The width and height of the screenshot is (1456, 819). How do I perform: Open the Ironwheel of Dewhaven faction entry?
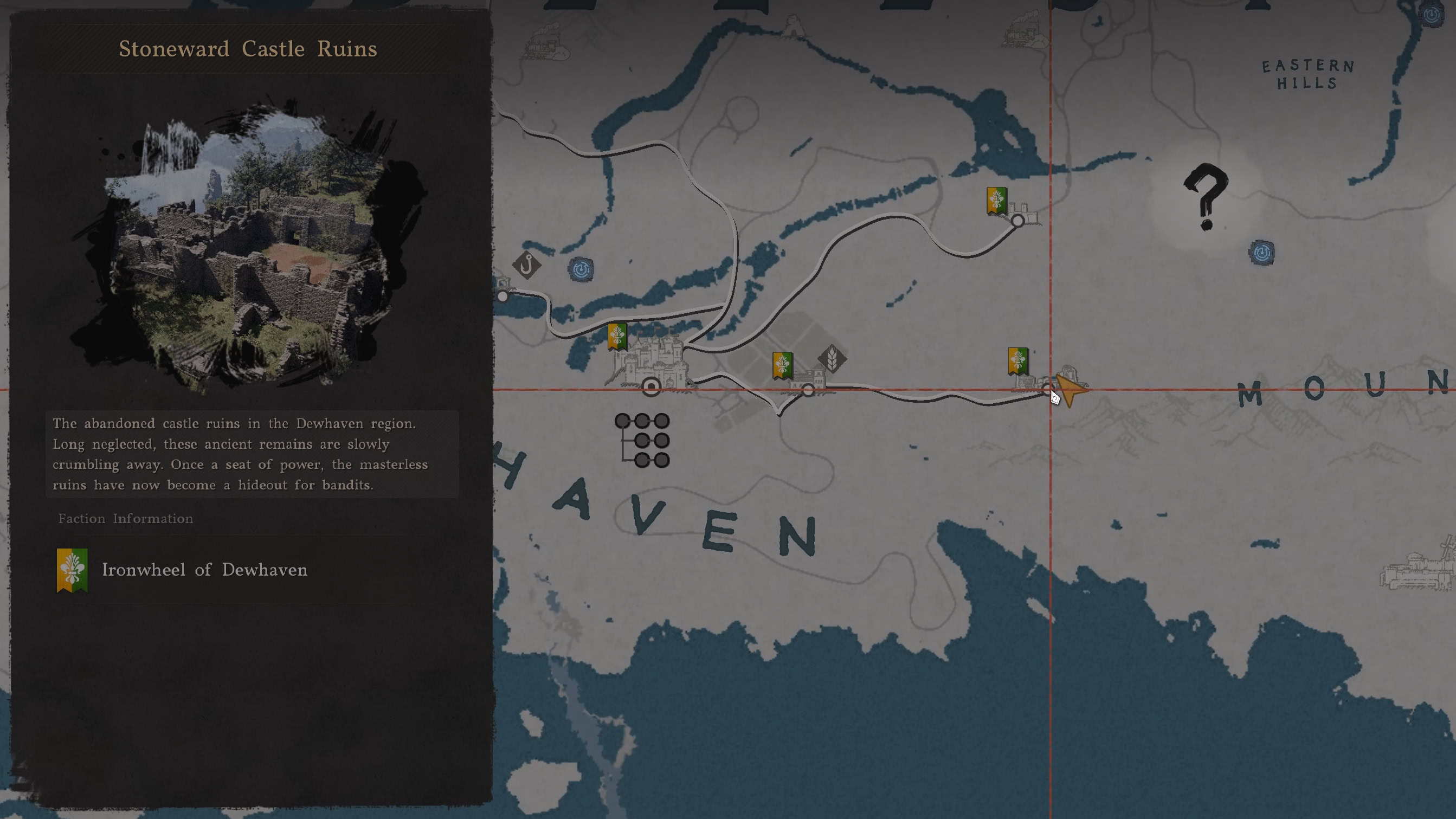click(x=204, y=570)
